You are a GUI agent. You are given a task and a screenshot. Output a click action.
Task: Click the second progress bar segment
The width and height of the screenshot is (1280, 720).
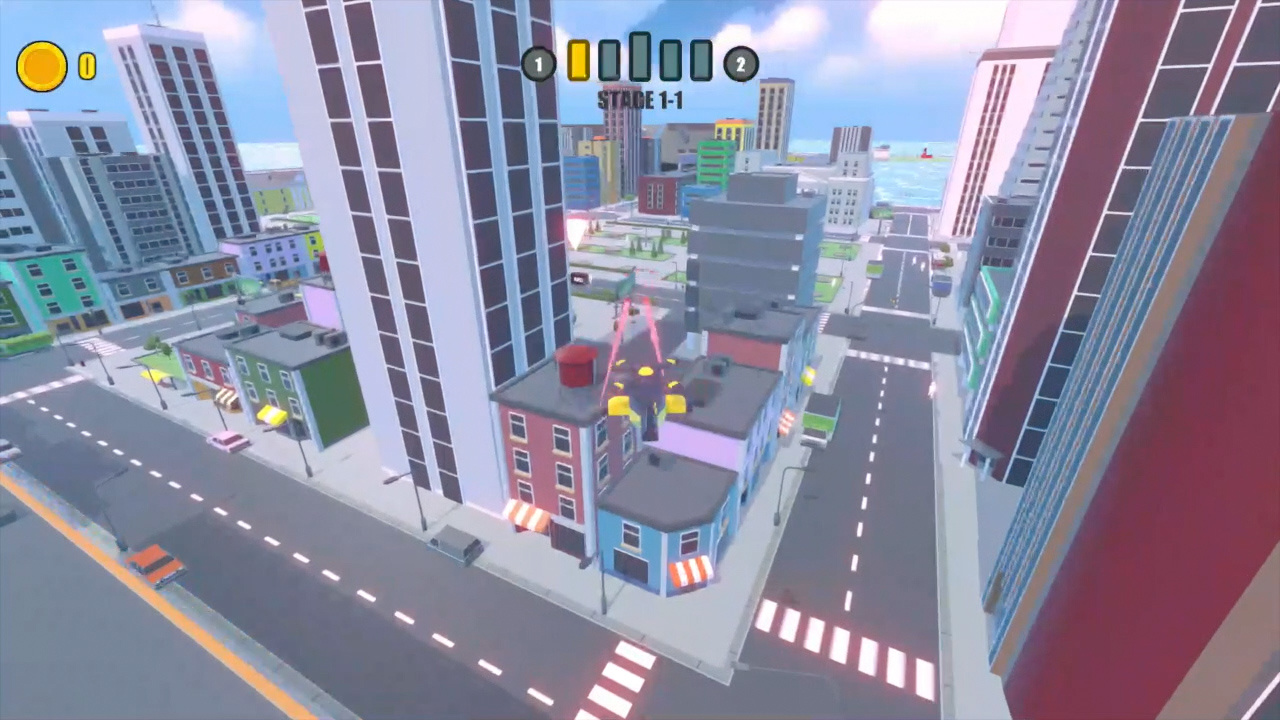(x=609, y=60)
